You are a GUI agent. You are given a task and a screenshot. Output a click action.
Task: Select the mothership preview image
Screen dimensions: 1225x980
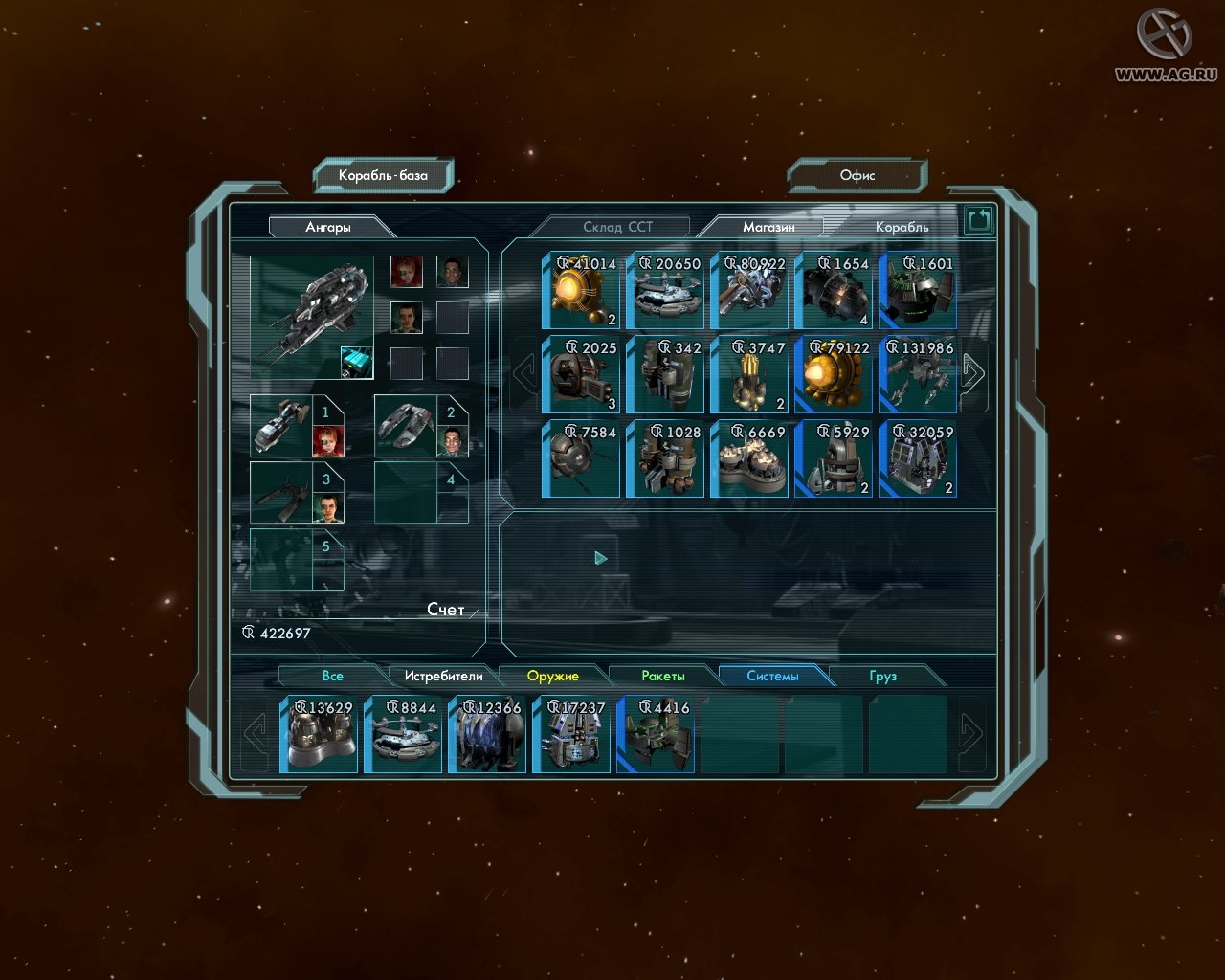pos(311,317)
